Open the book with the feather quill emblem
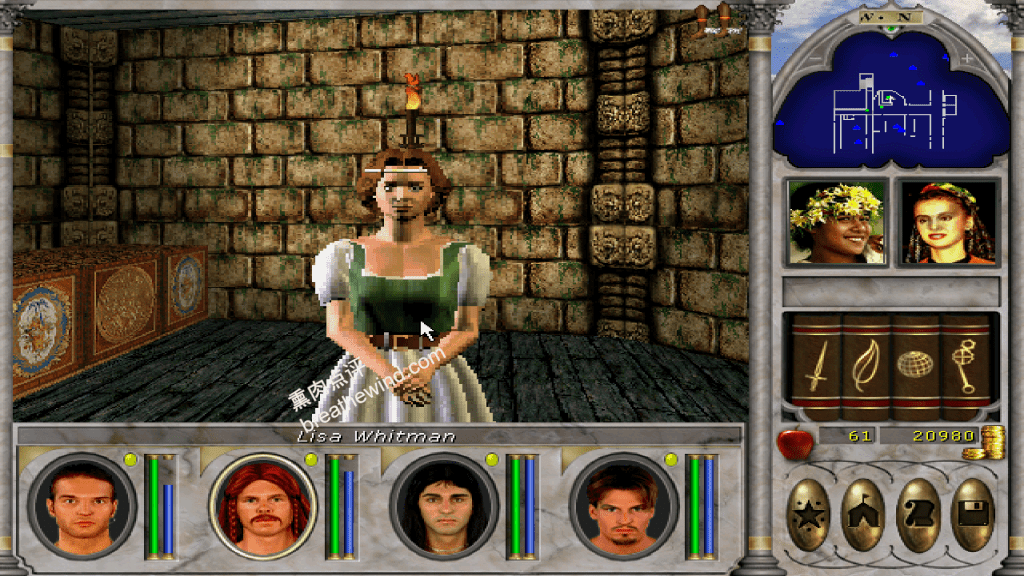 864,365
